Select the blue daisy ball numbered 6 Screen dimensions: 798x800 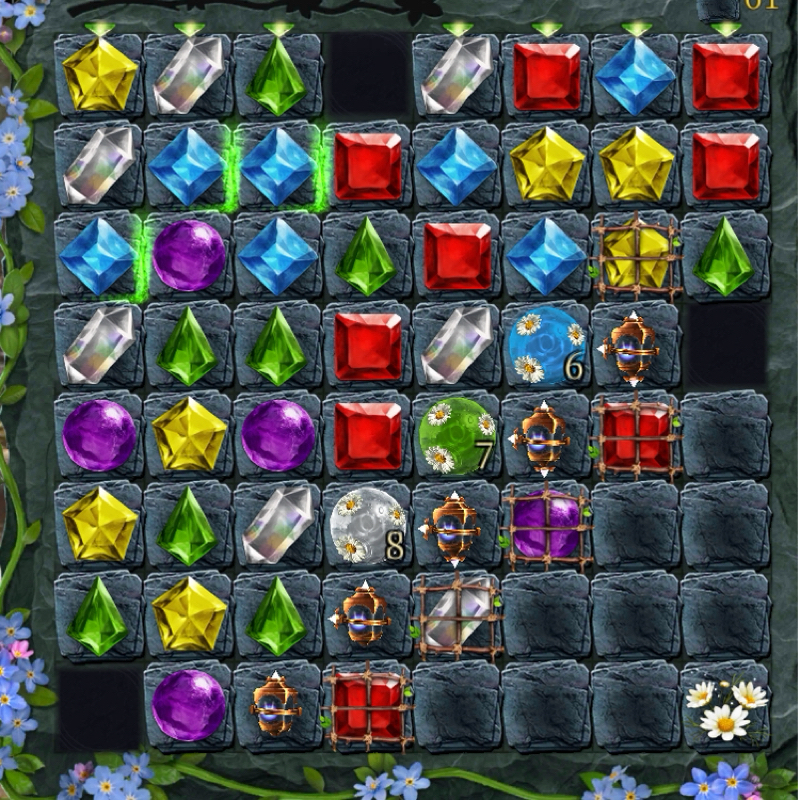(545, 345)
